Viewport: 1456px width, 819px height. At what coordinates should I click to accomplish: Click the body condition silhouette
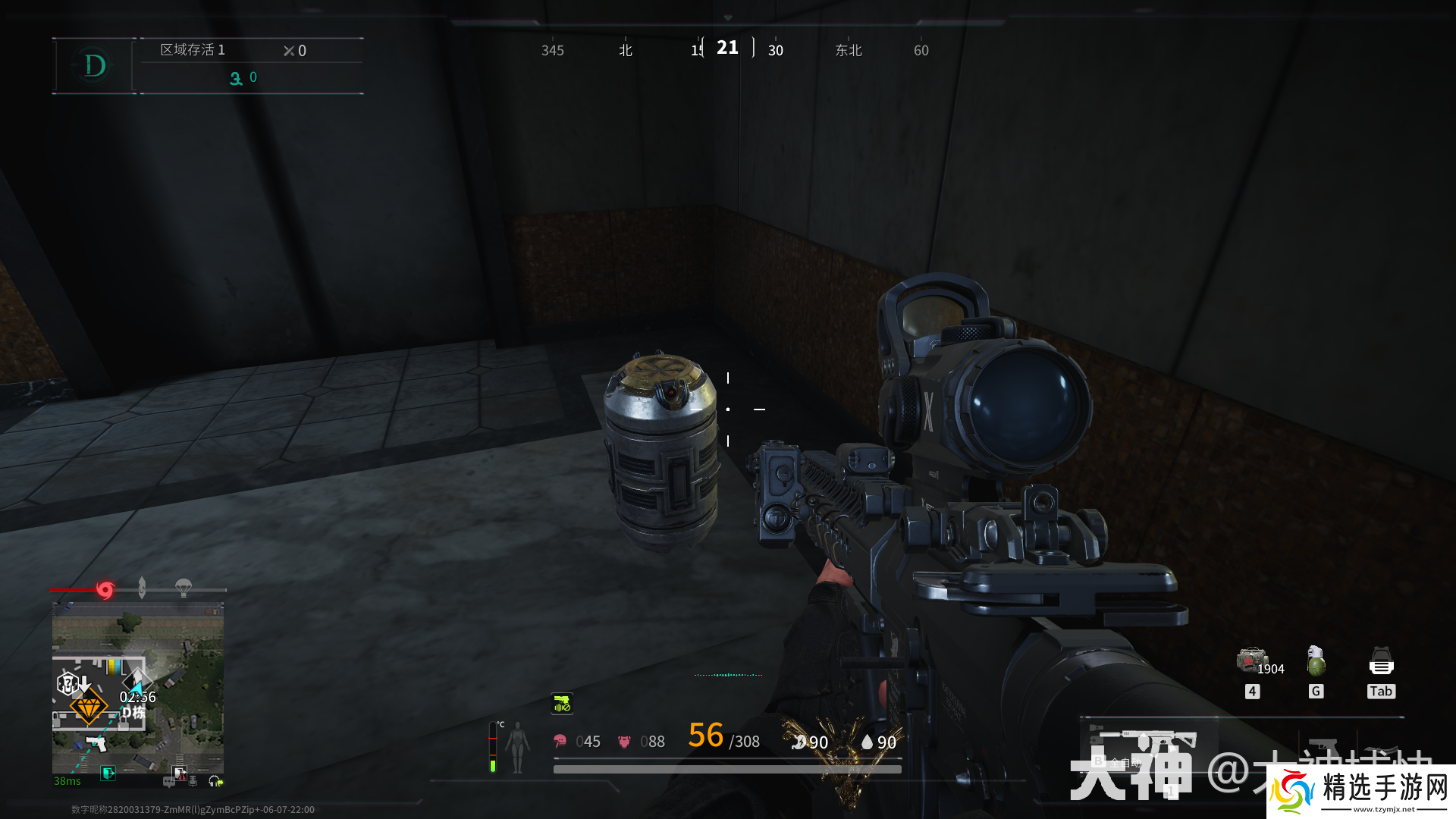click(518, 747)
